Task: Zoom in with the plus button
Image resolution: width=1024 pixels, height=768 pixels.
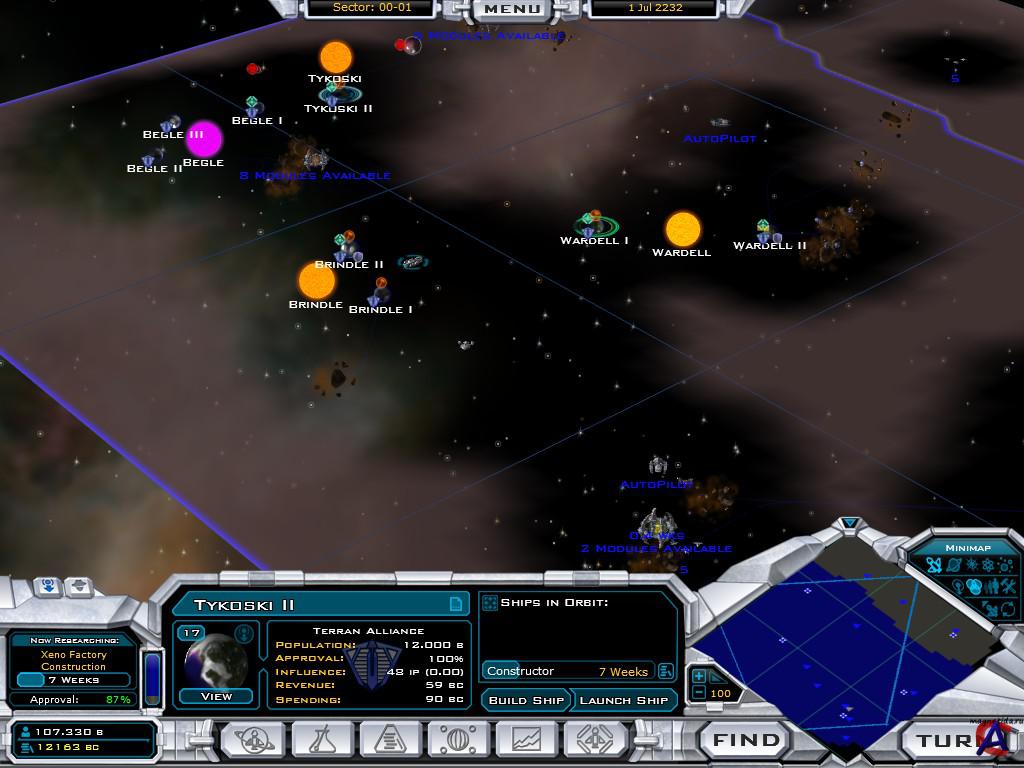Action: coord(699,677)
